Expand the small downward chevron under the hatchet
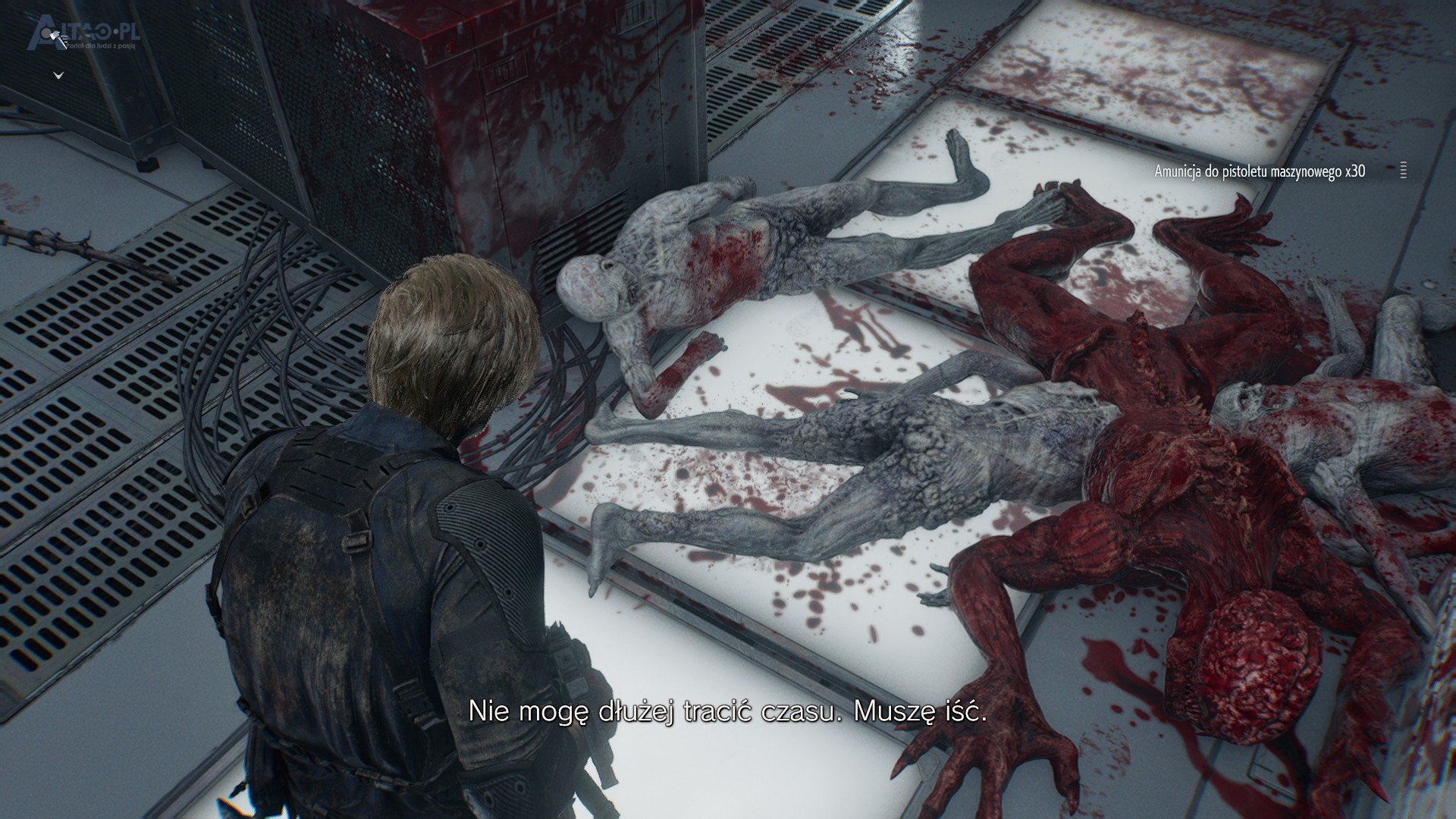 (58, 75)
